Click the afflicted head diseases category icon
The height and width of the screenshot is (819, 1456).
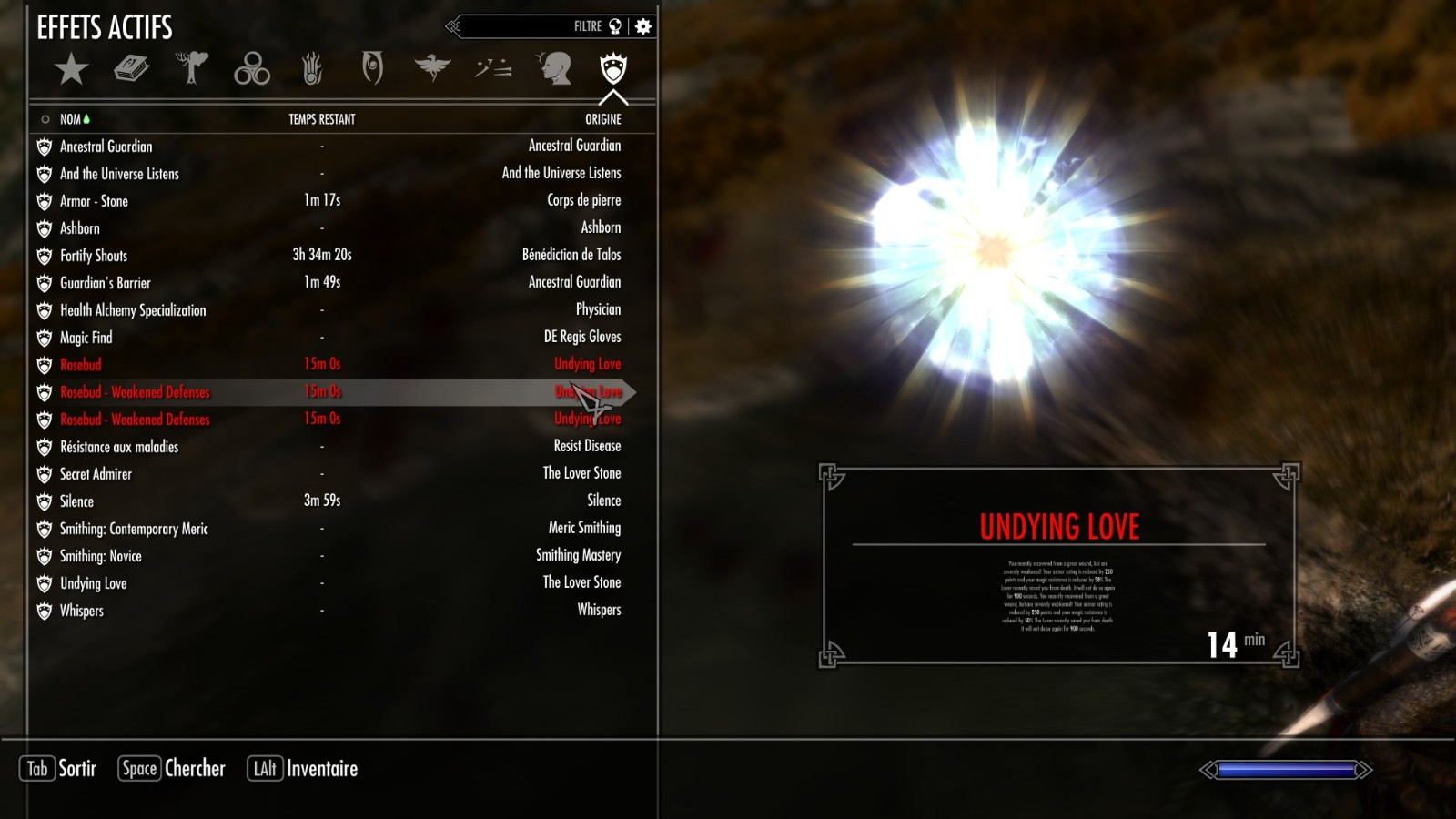point(553,66)
